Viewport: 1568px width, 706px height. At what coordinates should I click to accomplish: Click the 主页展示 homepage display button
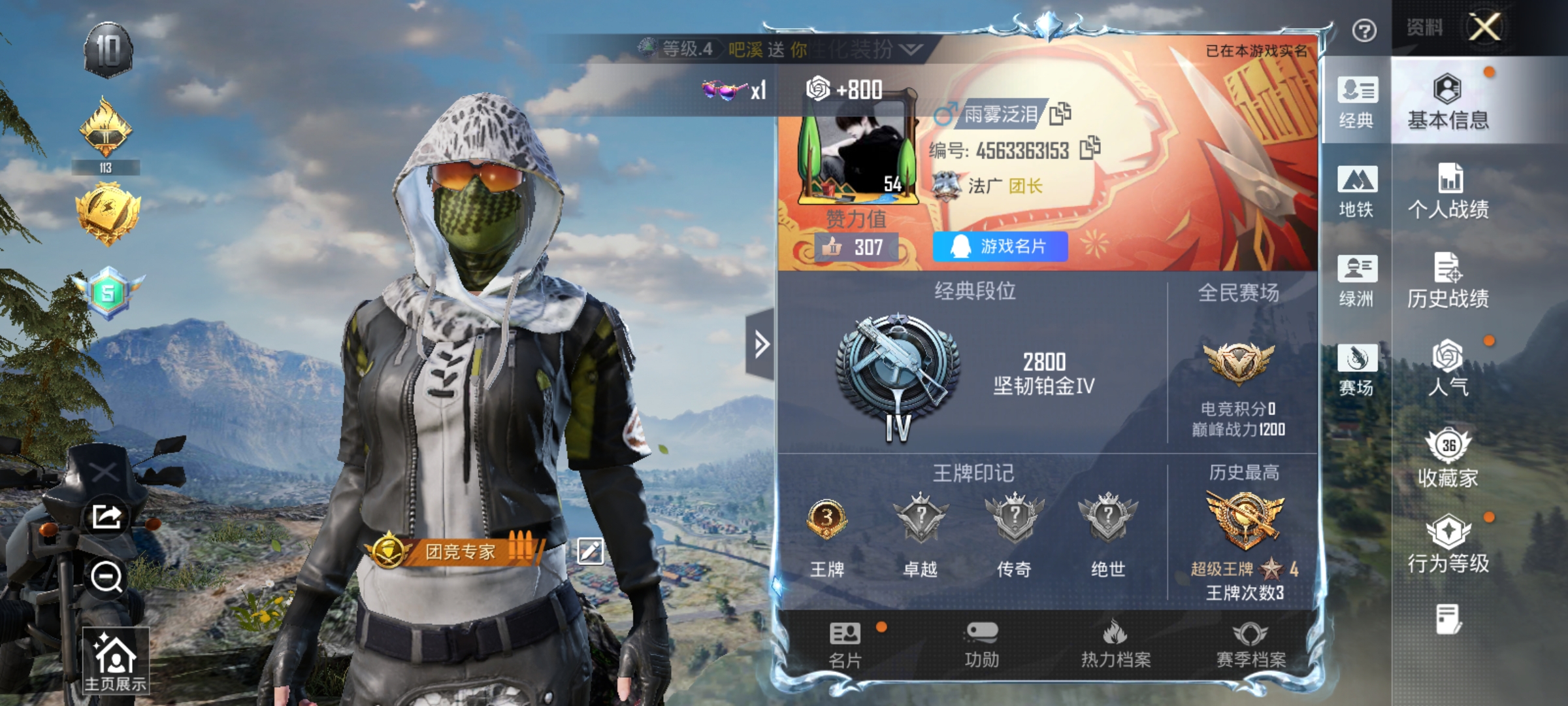pyautogui.click(x=115, y=661)
